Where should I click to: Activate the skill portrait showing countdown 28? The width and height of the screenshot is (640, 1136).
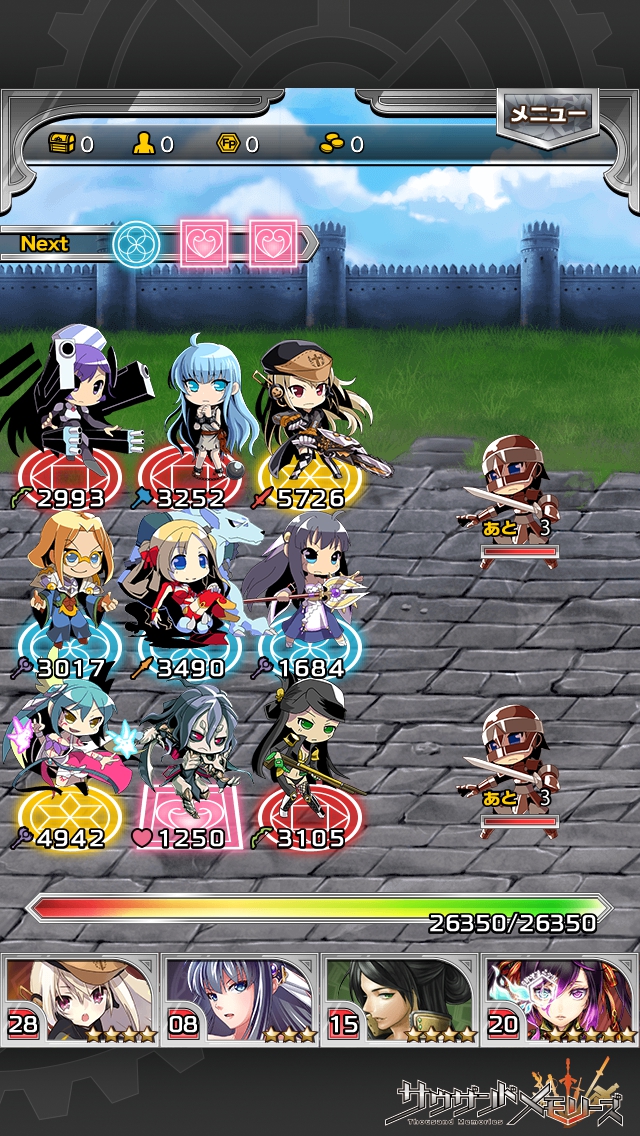tap(80, 999)
